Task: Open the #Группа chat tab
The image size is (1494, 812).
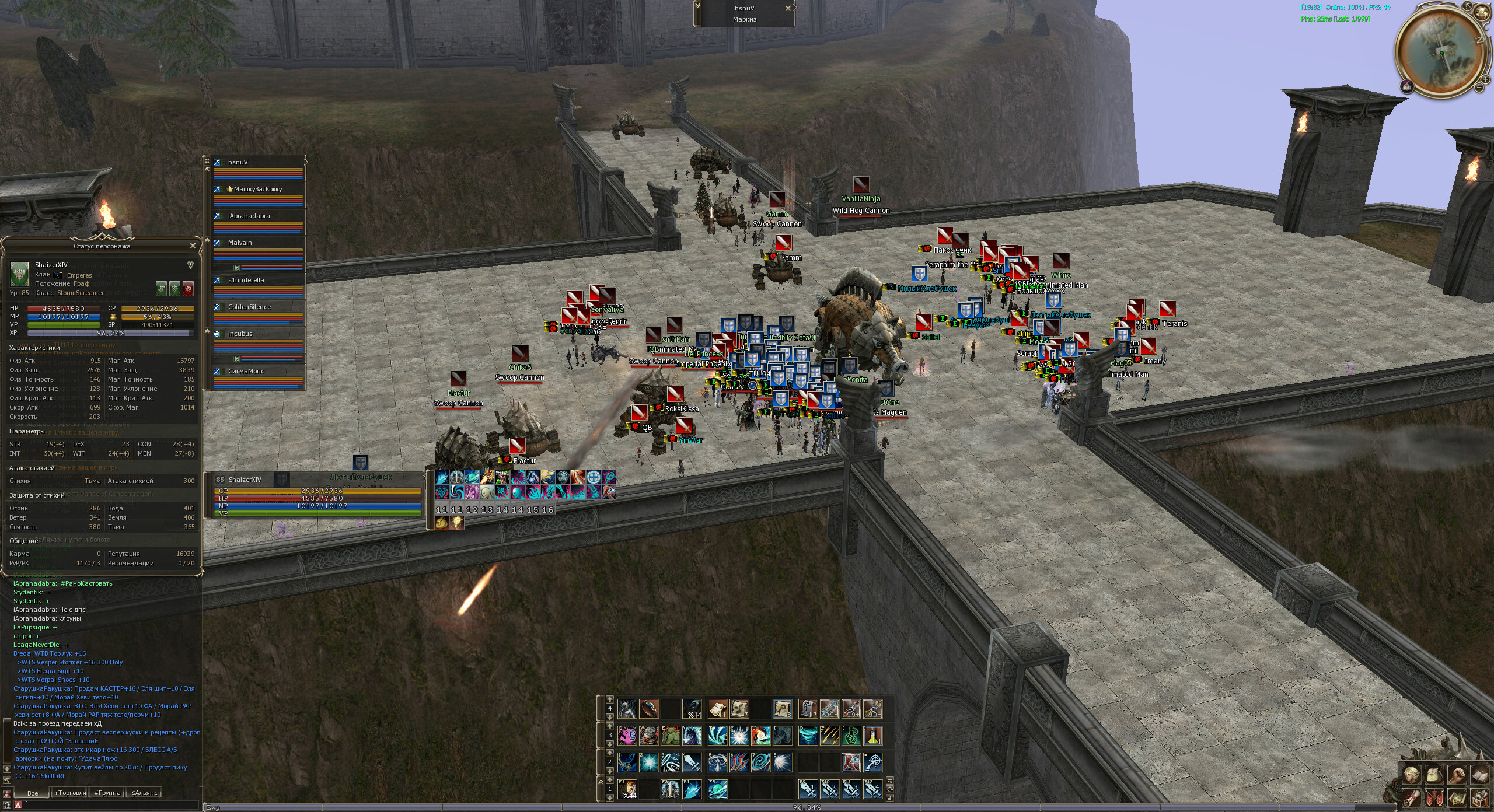Action: pos(107,793)
